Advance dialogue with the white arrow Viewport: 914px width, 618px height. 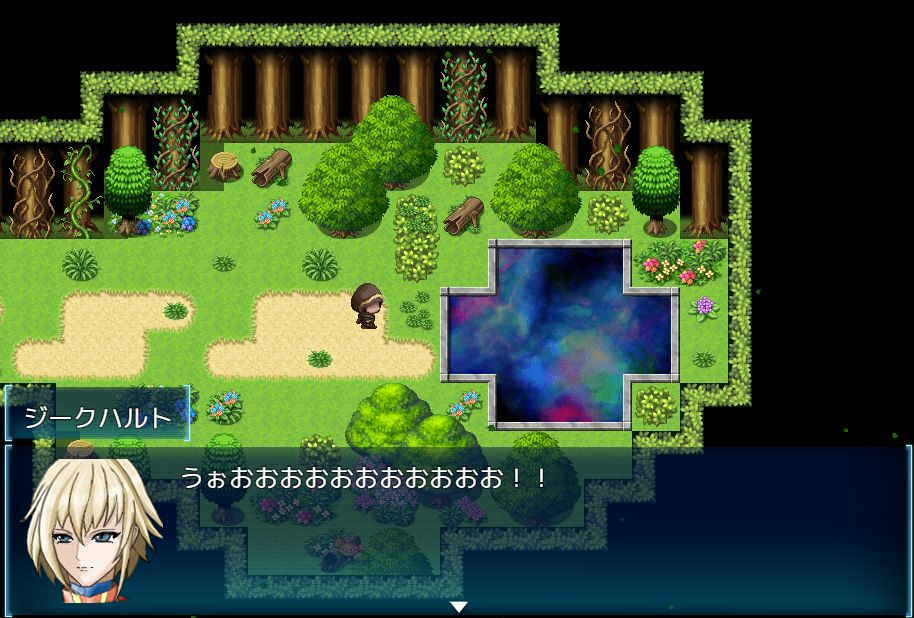click(458, 606)
